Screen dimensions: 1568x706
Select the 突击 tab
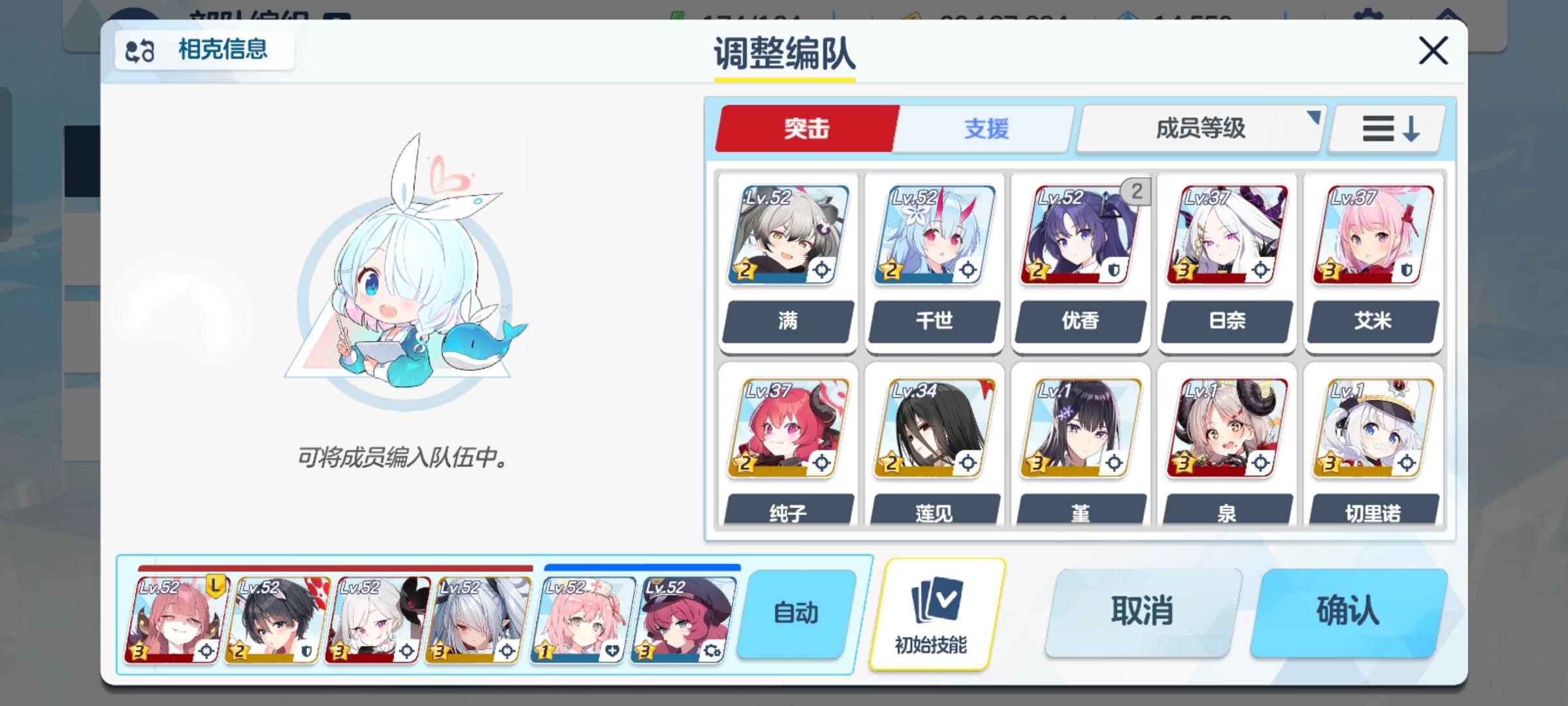click(807, 129)
